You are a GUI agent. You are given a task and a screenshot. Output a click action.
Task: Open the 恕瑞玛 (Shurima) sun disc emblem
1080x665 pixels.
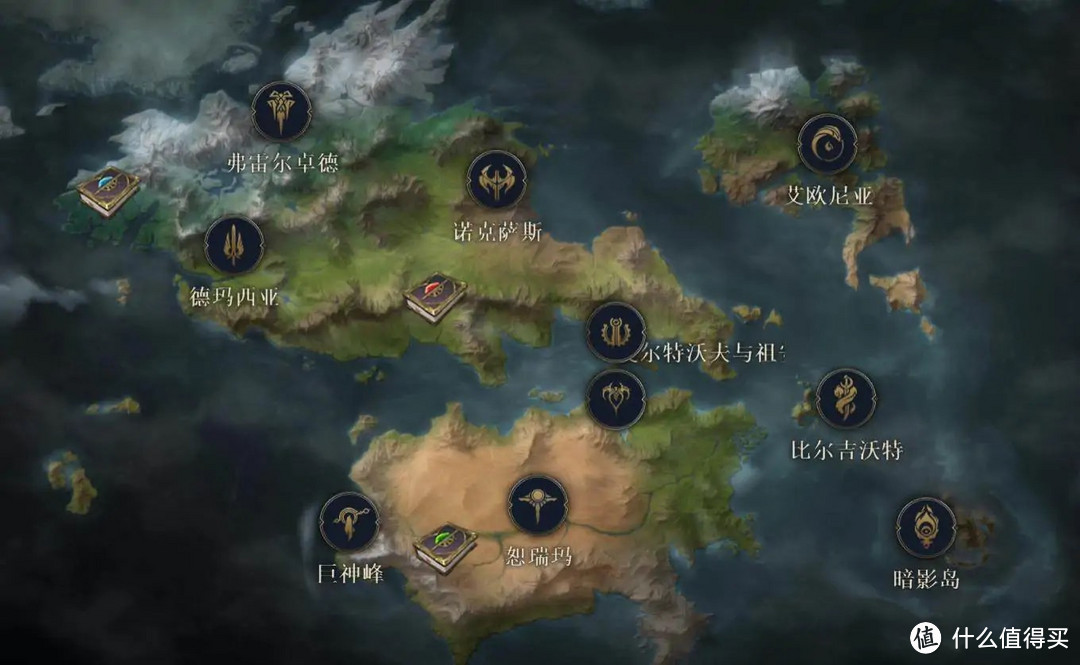click(x=538, y=505)
